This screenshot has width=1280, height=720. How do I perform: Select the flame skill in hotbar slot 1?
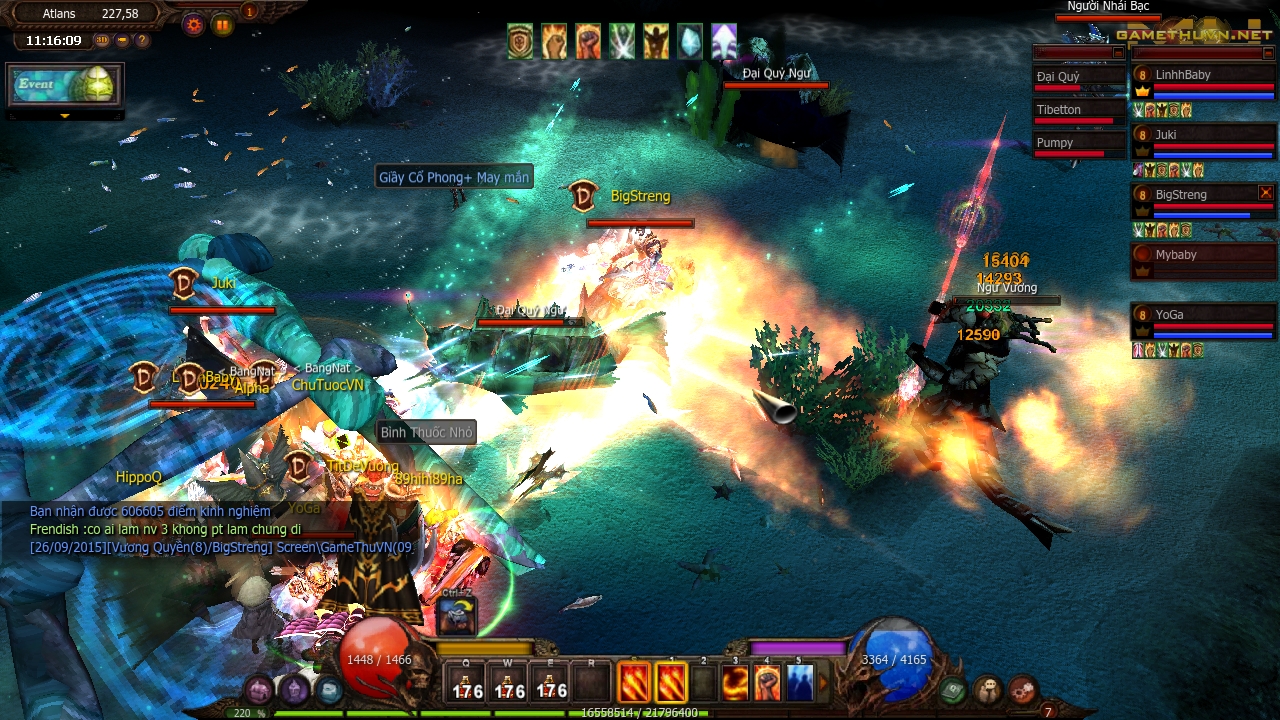[672, 683]
